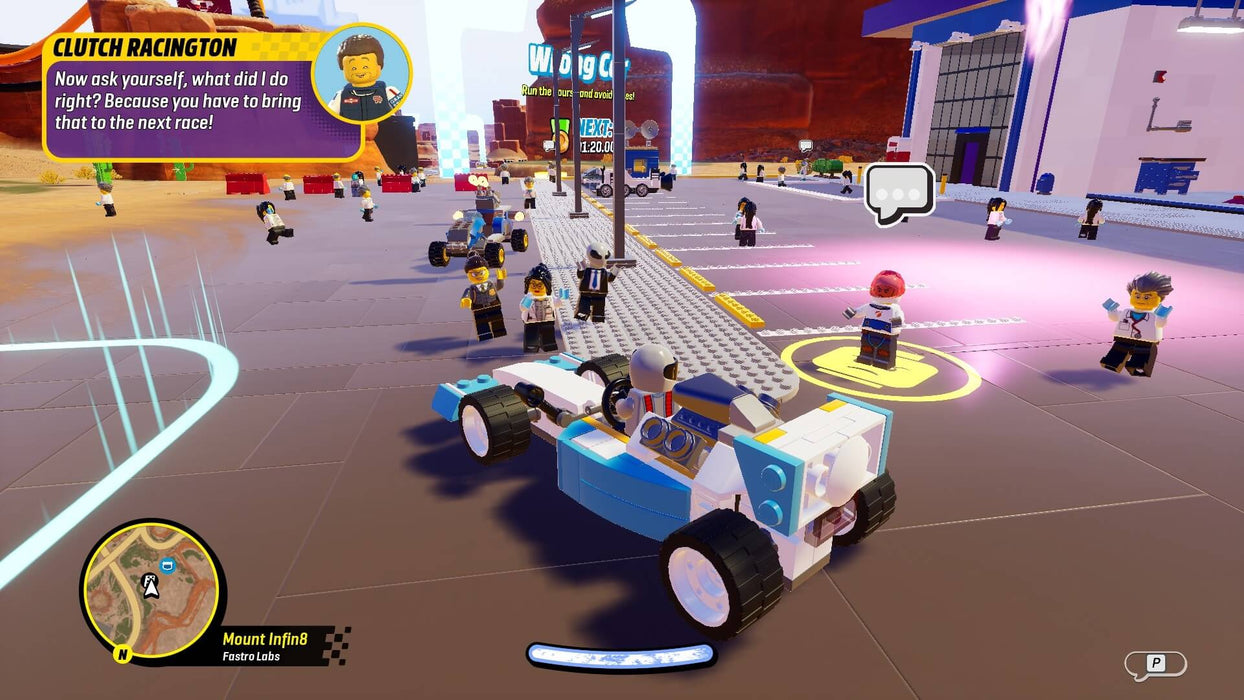The image size is (1244, 700).
Task: Click the speech bubble talk icon
Action: (x=899, y=192)
